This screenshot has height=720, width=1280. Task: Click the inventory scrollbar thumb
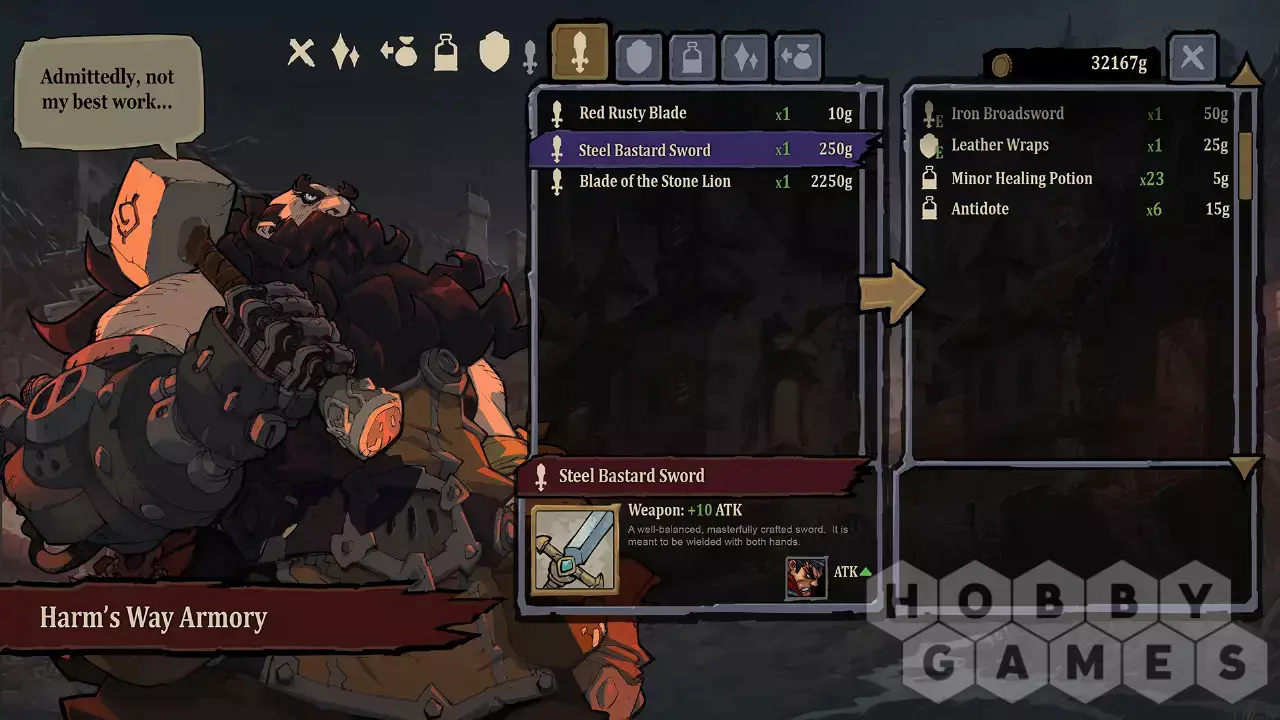(x=1245, y=165)
